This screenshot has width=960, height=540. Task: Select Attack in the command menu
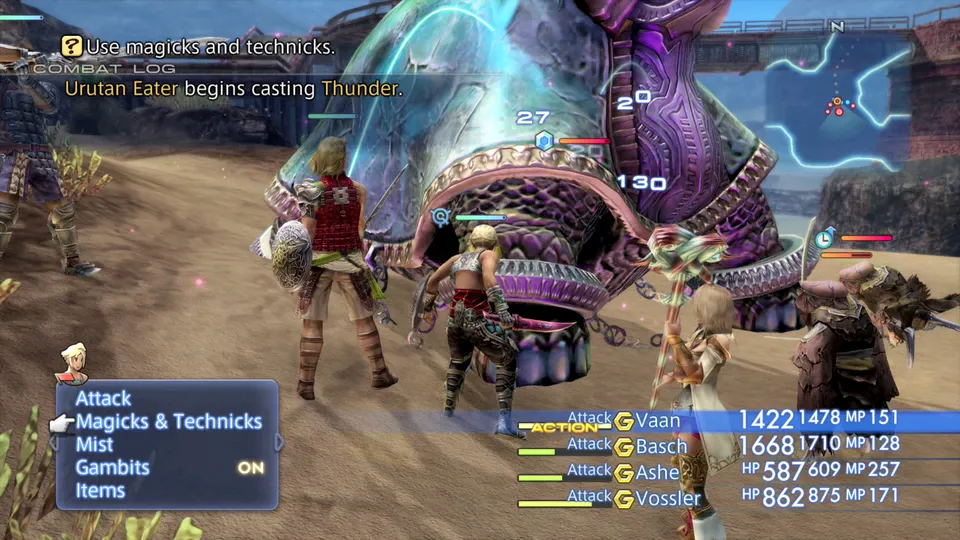click(x=103, y=398)
